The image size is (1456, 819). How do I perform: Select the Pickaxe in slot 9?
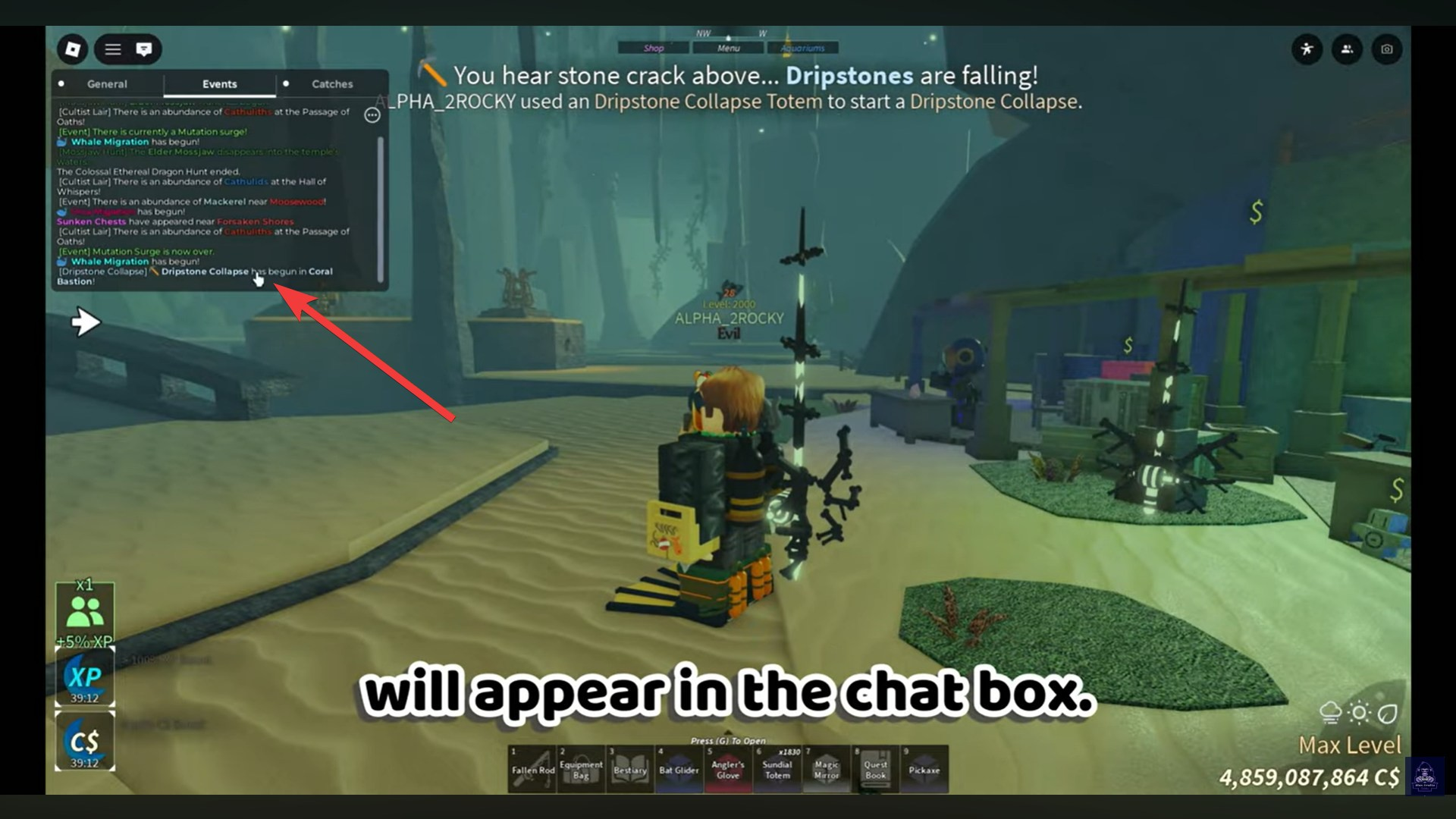925,768
